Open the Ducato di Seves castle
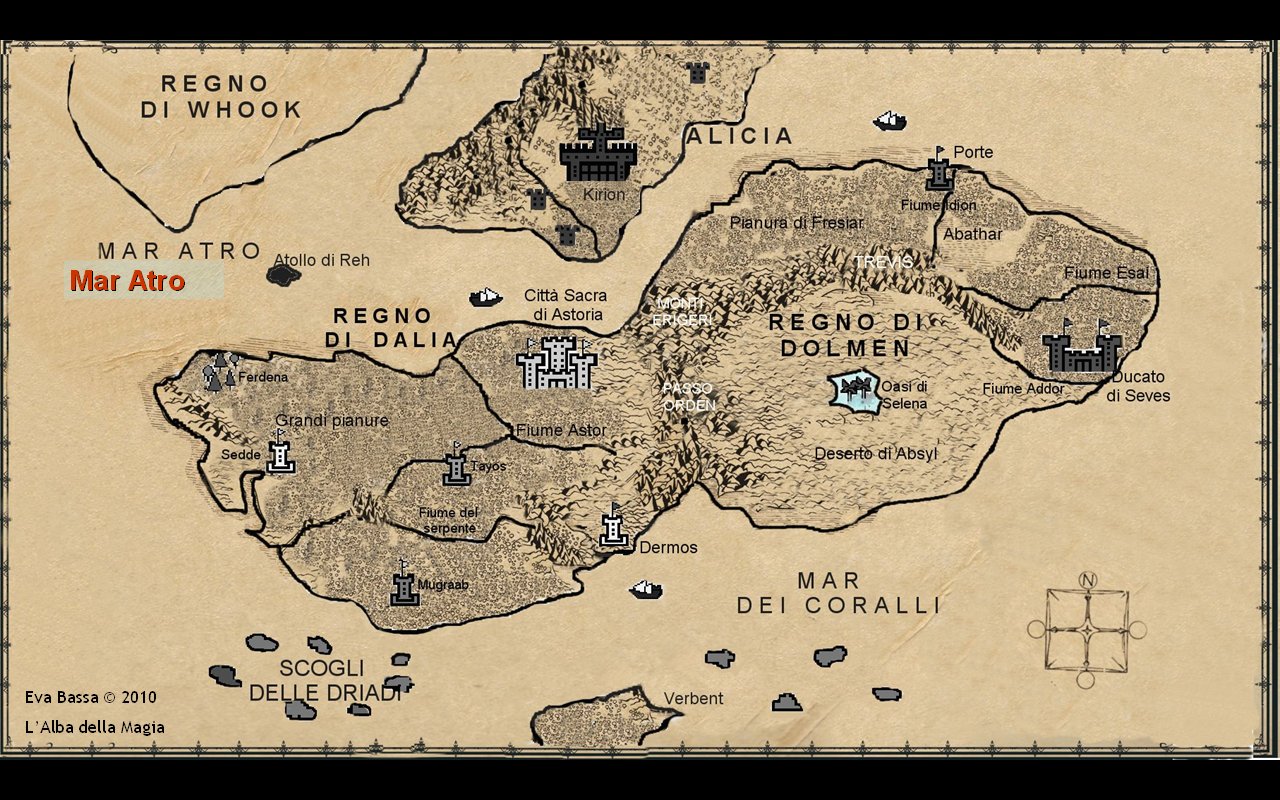 (x=1082, y=350)
